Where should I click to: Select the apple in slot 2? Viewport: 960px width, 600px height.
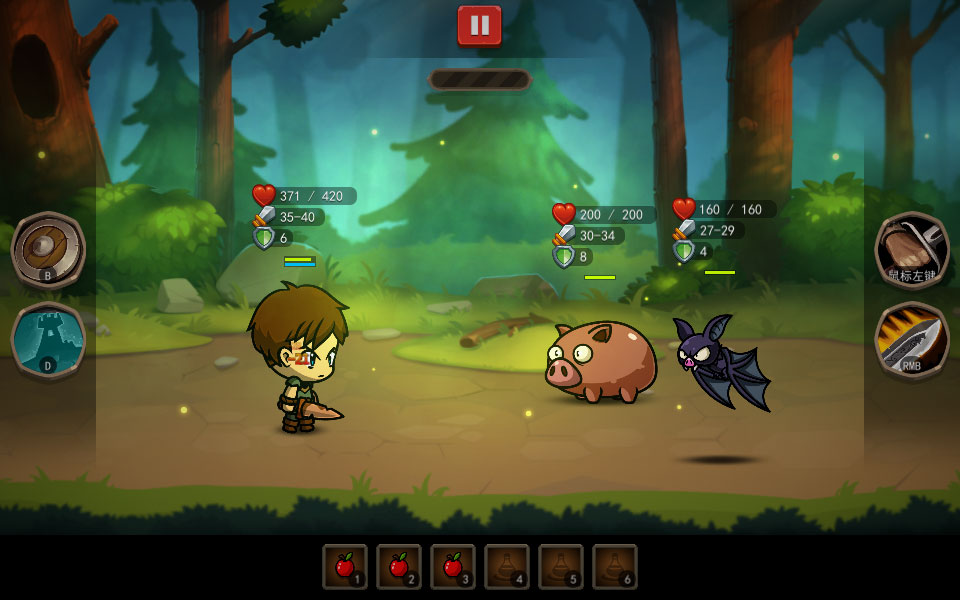pos(399,567)
